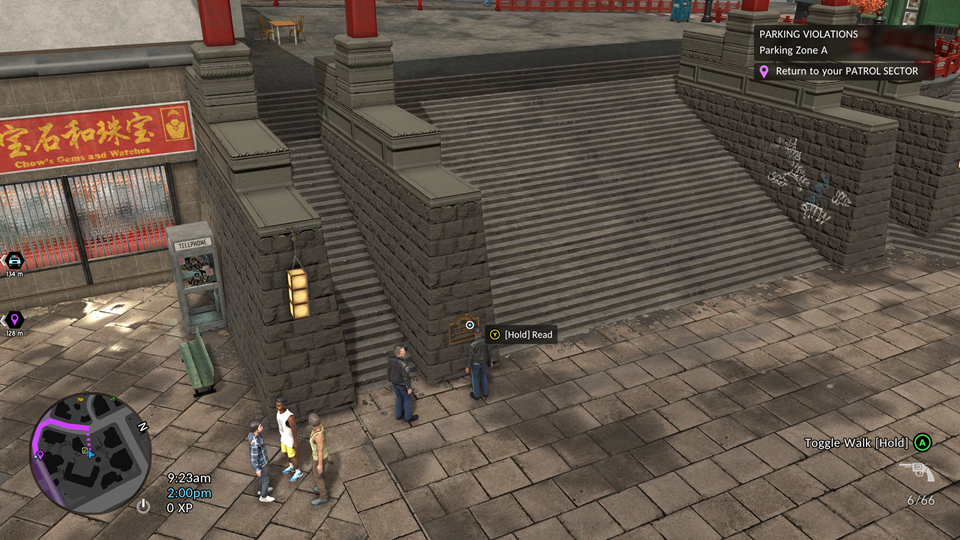Click the car waypoint marker showing 134 m
Image resolution: width=960 pixels, height=540 pixels.
tap(14, 261)
